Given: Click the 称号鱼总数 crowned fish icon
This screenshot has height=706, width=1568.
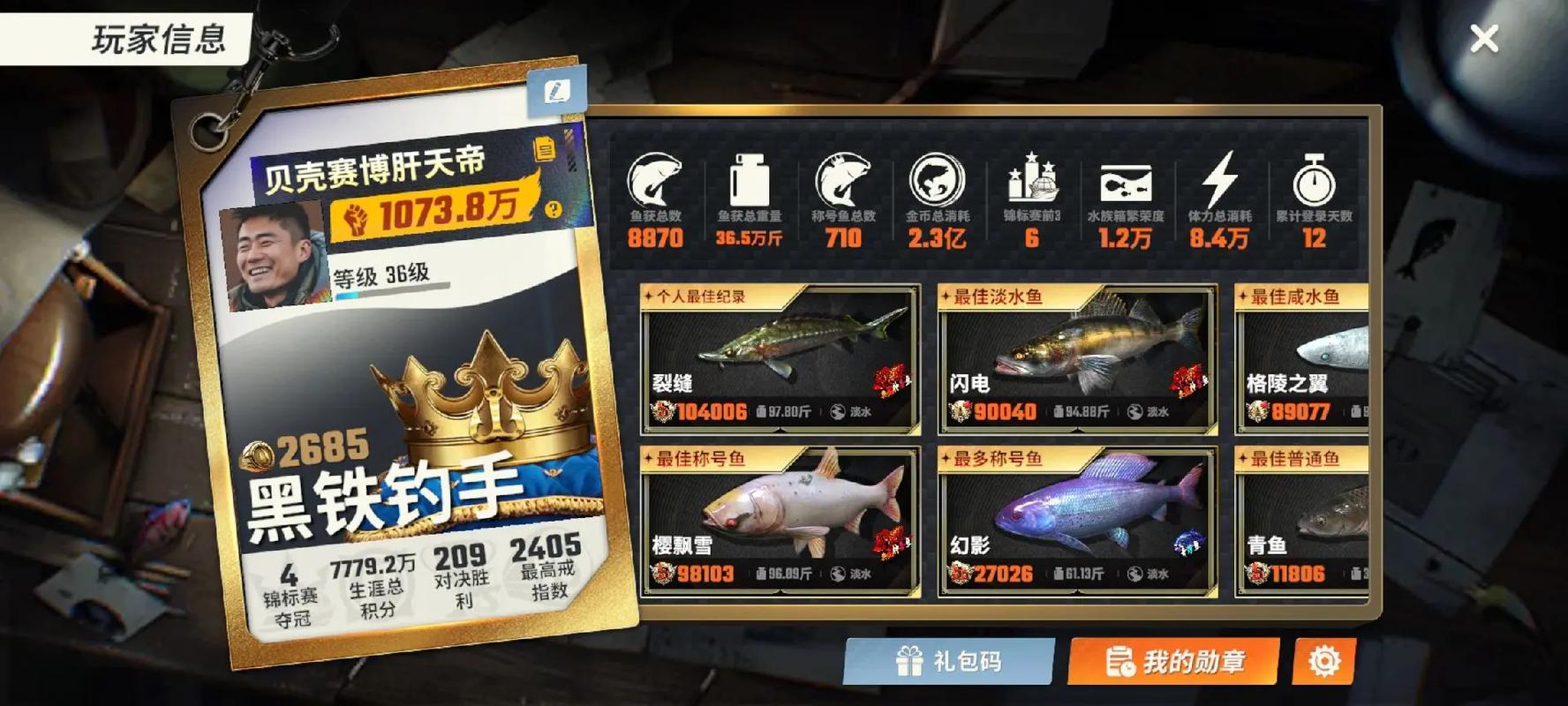Looking at the screenshot, I should tap(843, 179).
